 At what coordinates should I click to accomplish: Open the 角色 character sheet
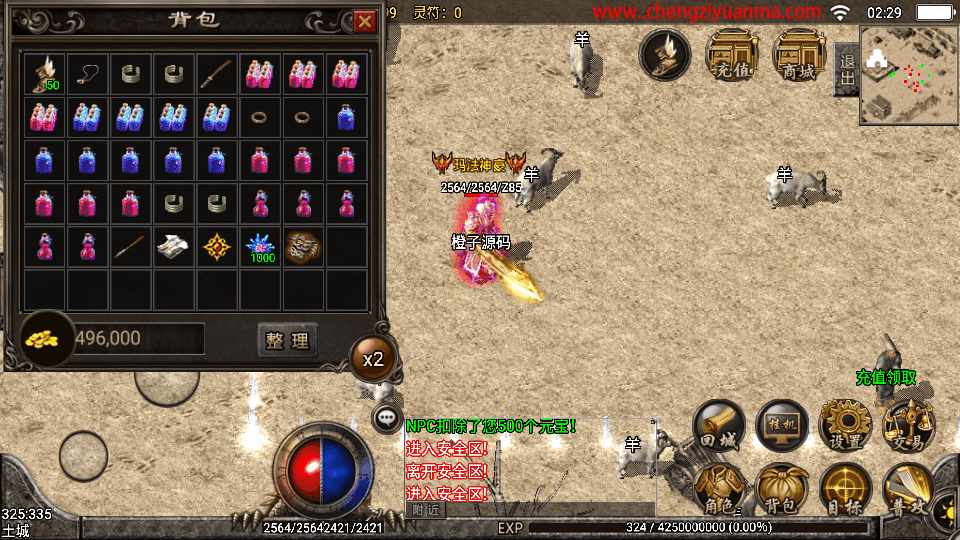point(718,490)
